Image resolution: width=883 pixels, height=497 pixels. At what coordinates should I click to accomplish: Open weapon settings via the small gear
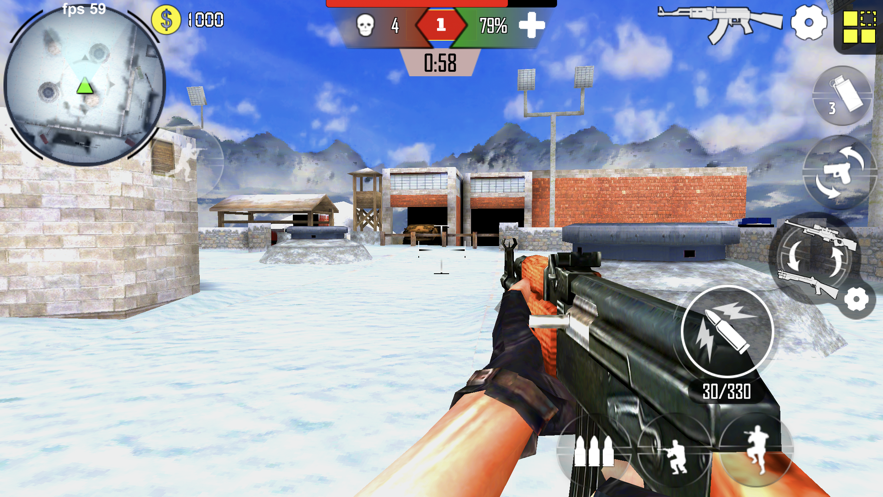click(x=856, y=299)
